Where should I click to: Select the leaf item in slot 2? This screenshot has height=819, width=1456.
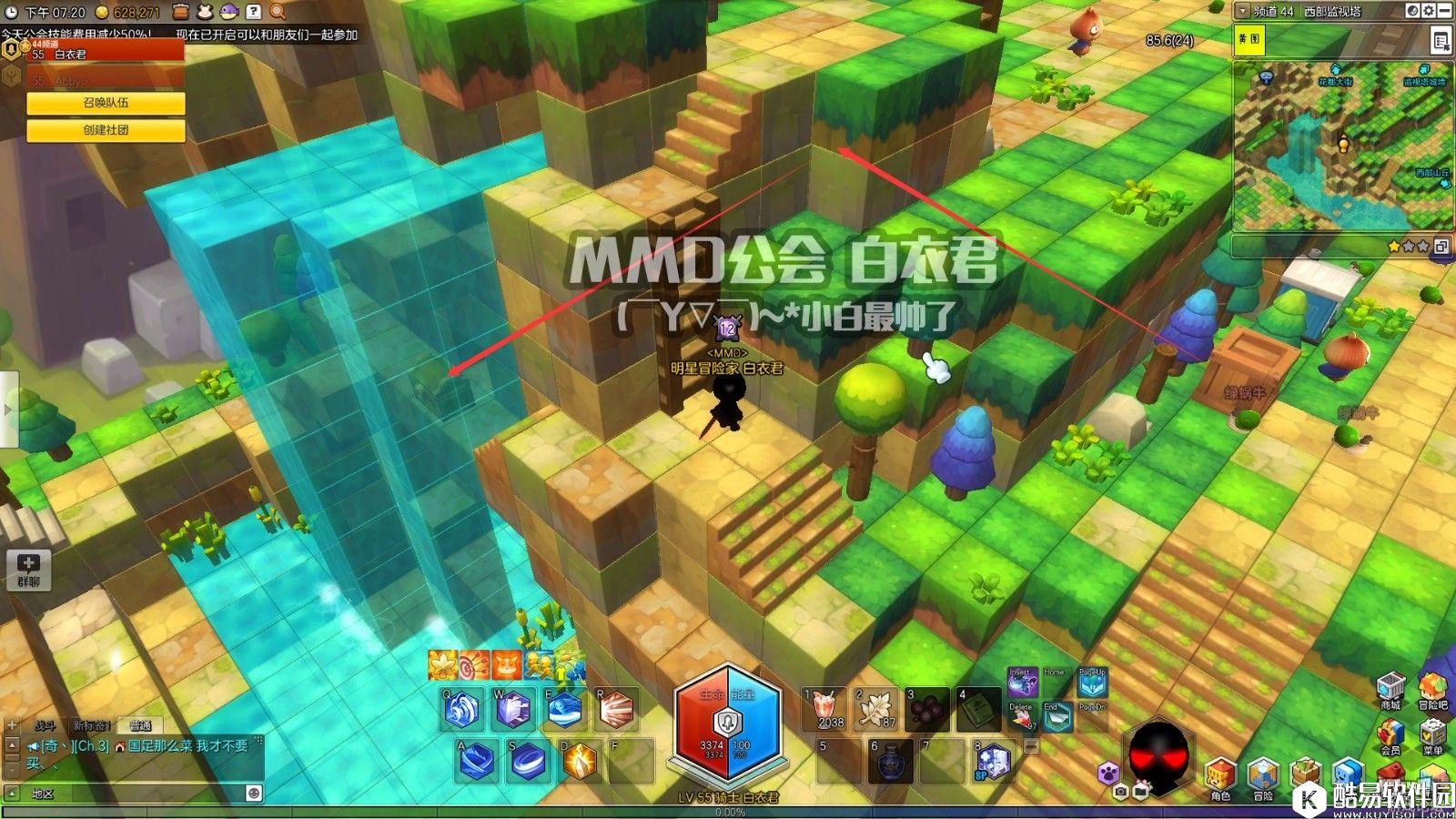(875, 710)
